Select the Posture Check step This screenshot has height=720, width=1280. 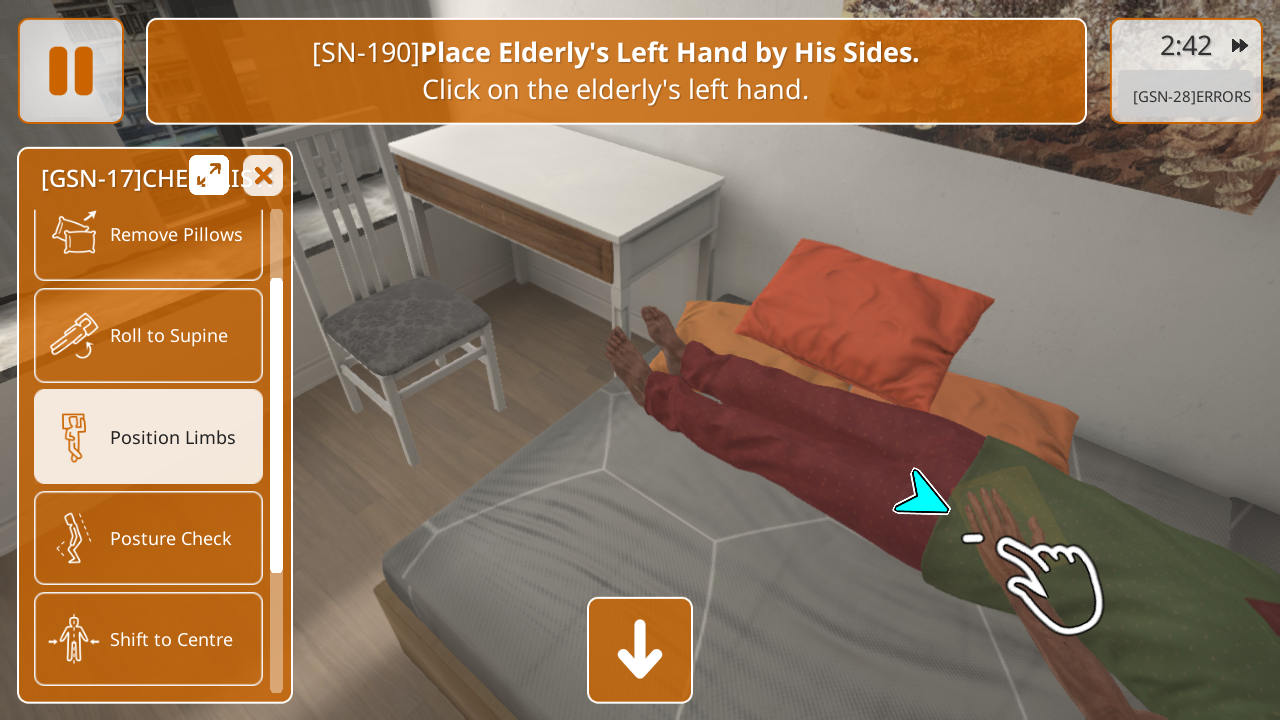point(148,538)
